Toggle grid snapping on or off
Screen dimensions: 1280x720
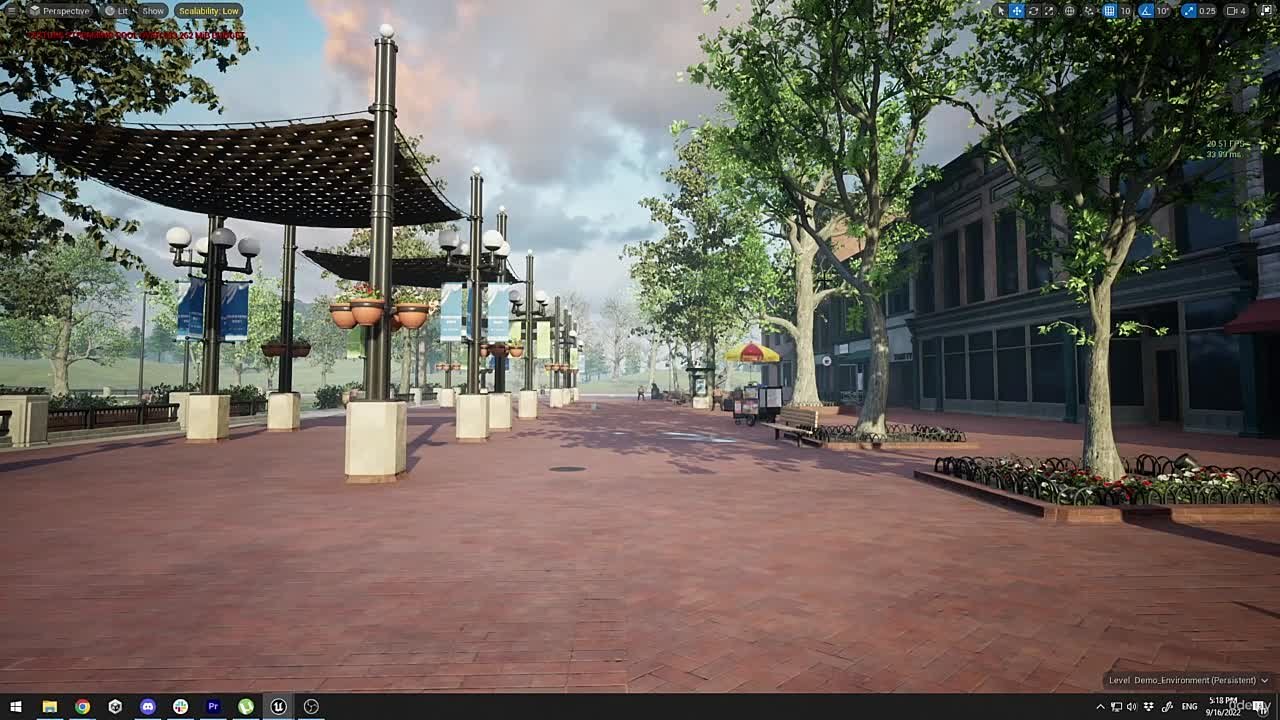(x=1110, y=10)
